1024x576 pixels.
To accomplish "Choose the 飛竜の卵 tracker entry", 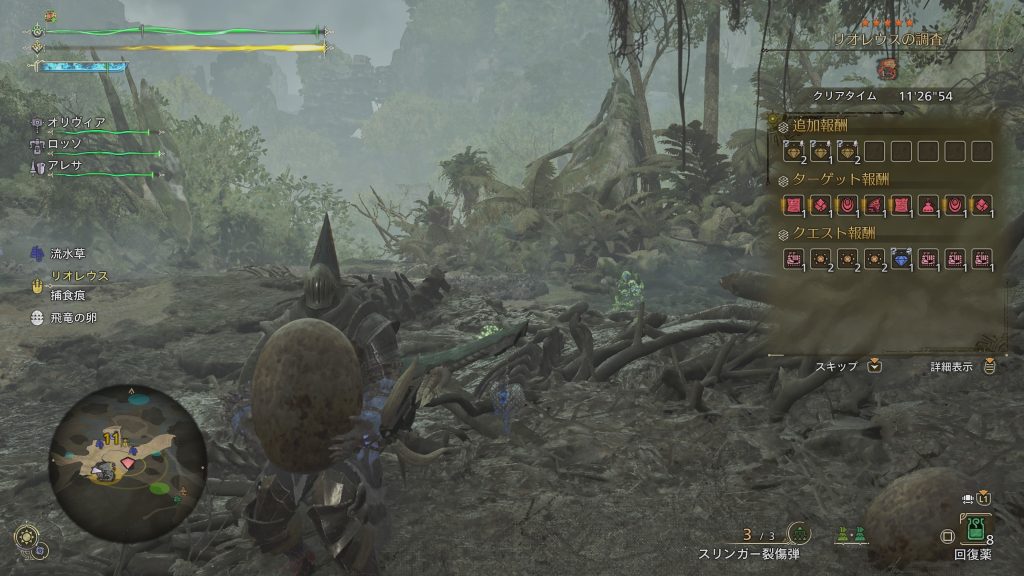I will pos(76,317).
